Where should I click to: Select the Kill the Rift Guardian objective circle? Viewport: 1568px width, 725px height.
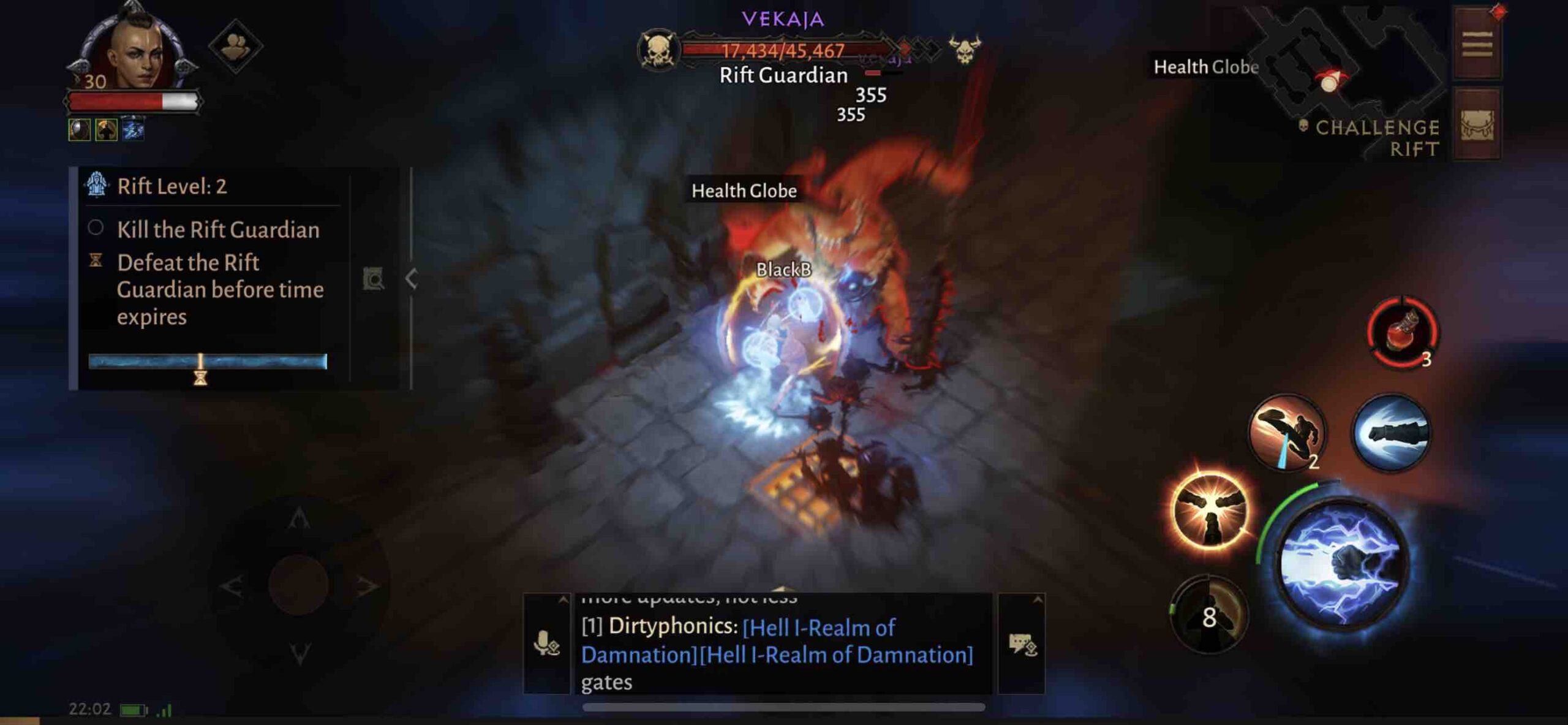[97, 229]
